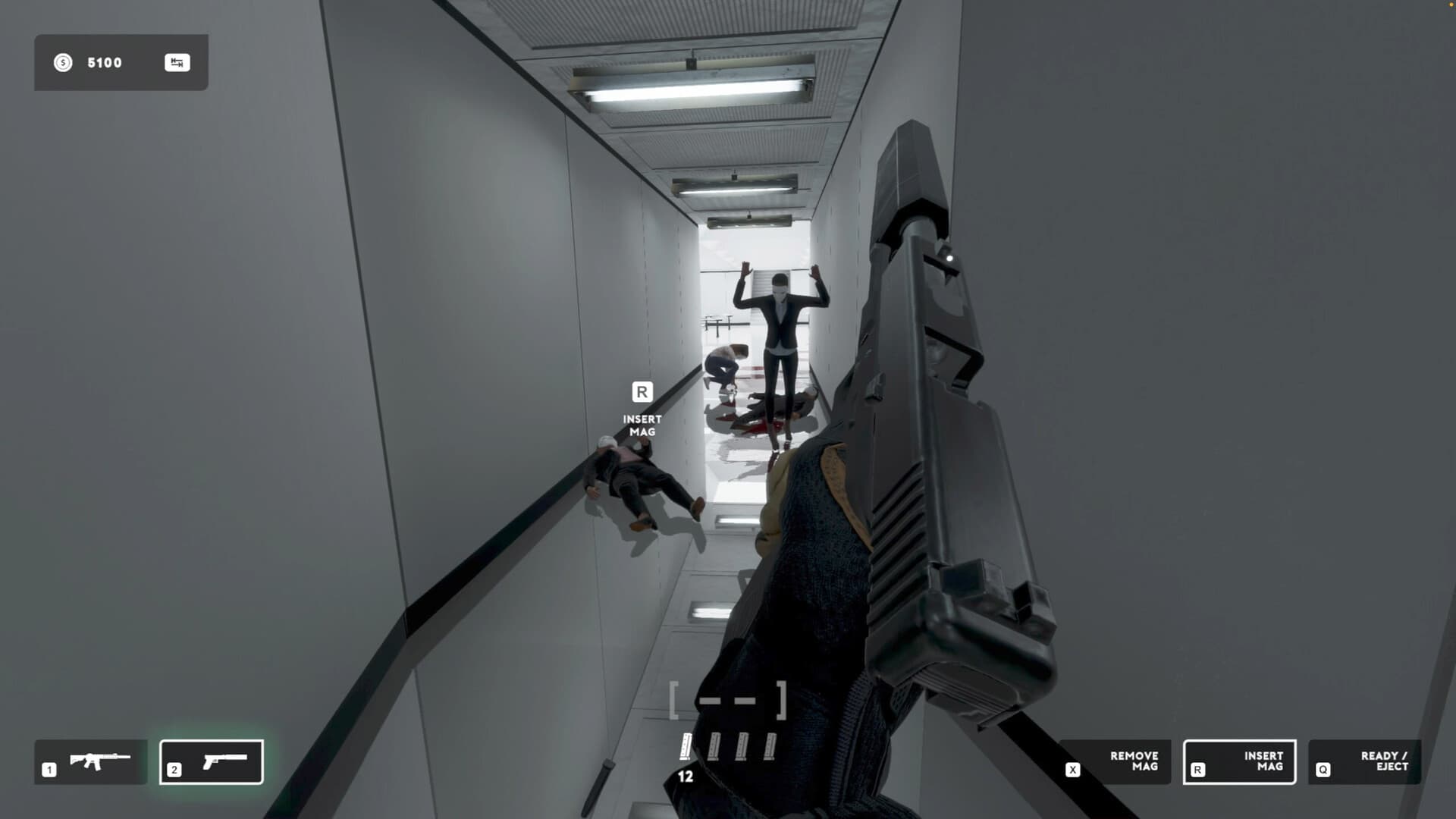The height and width of the screenshot is (819, 1456).
Task: Click the X keybind icon for Remove Mag
Action: pos(1073,767)
